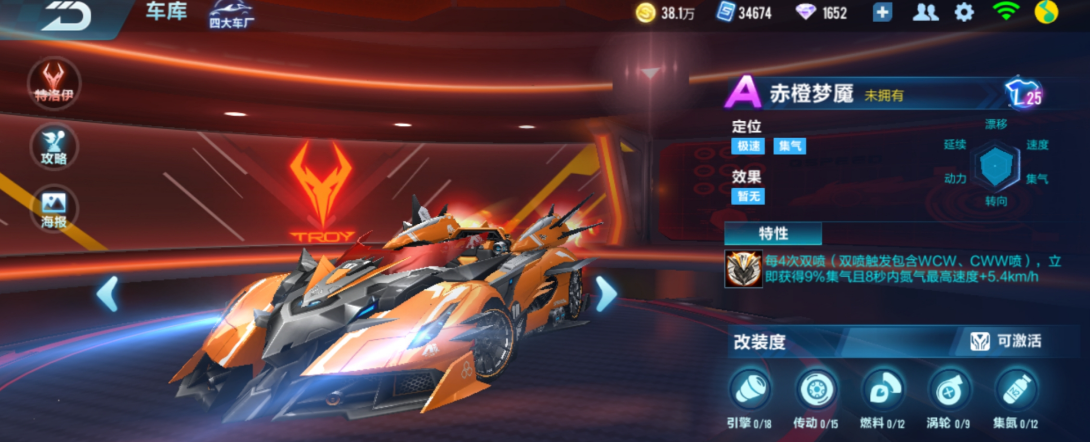This screenshot has height=442, width=1090.
Task: Select the 集氮 nitro collection upgrade
Action: click(x=1016, y=389)
